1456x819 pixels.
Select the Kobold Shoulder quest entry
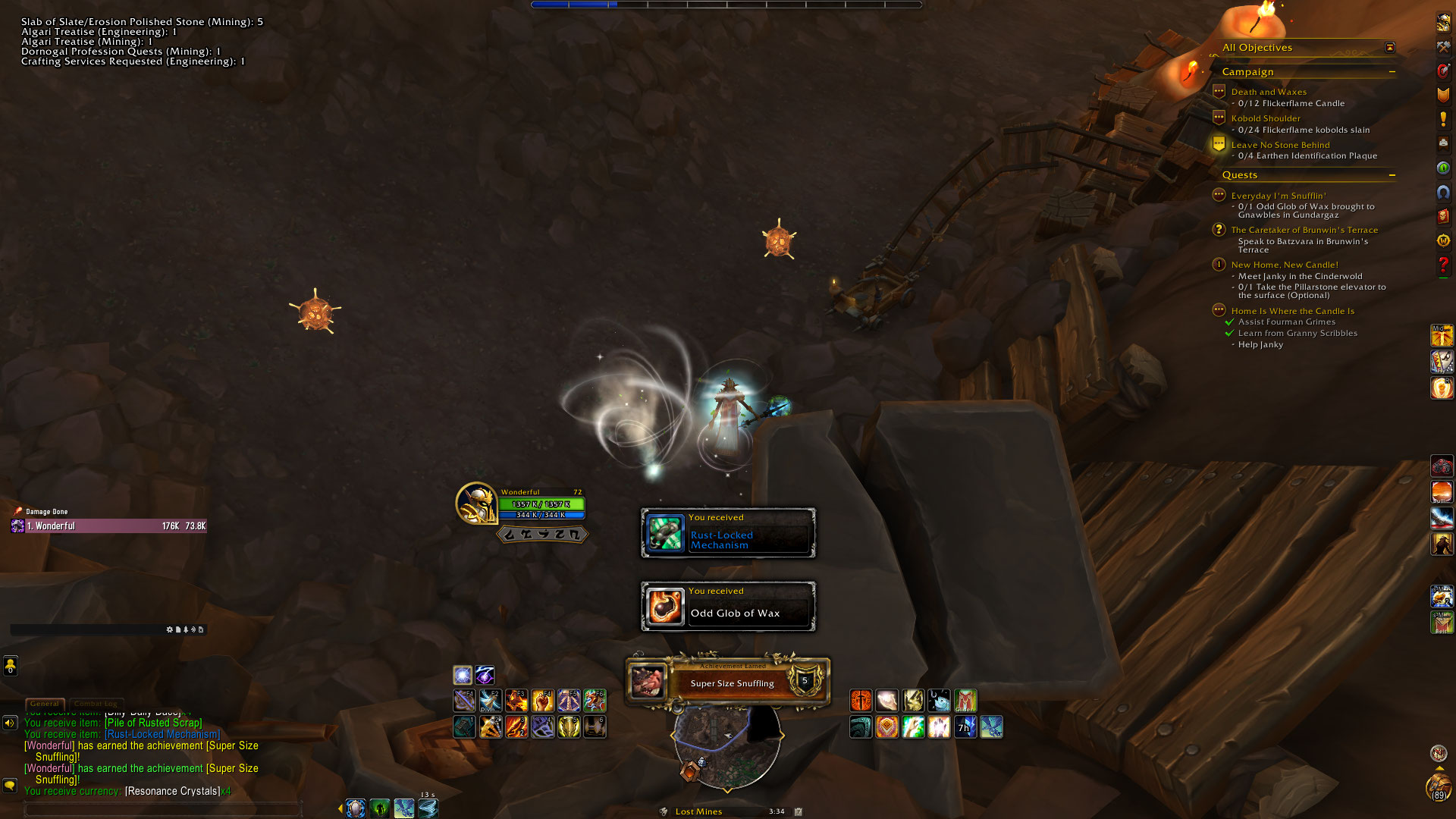(x=1265, y=118)
